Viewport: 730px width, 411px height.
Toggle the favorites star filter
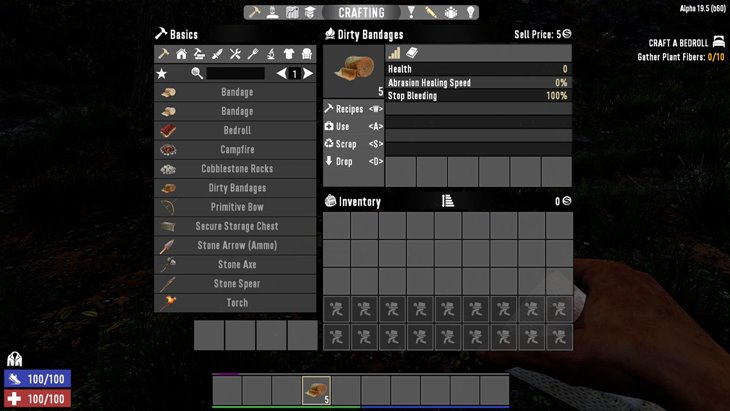[162, 73]
